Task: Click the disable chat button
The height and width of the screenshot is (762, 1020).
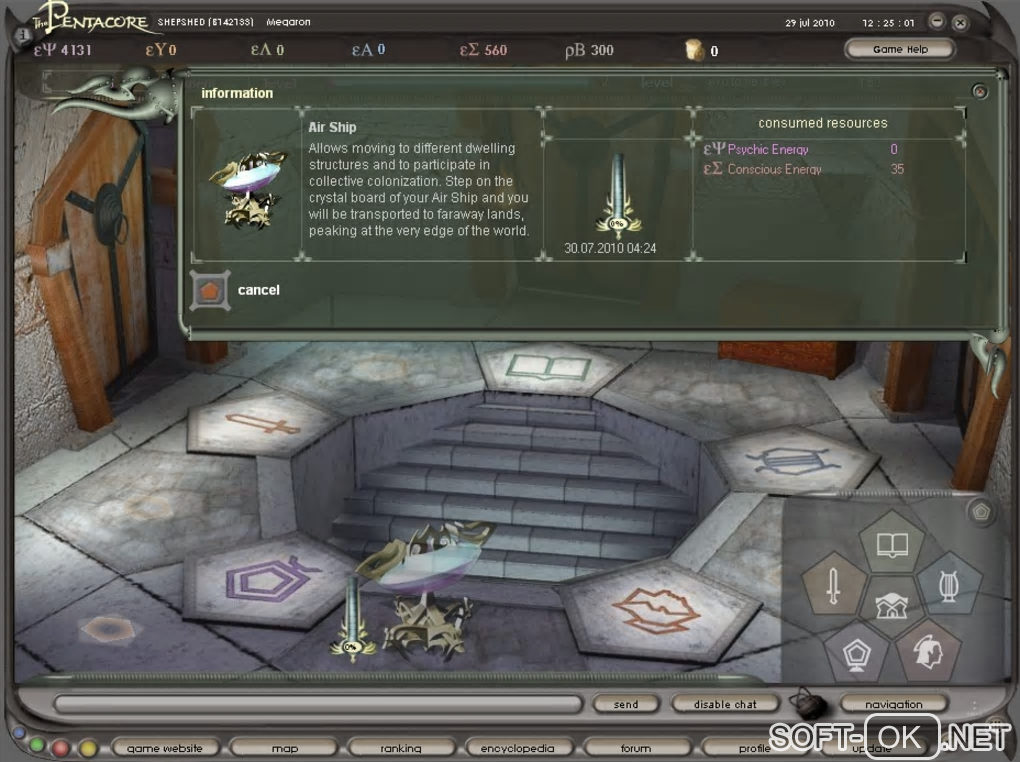Action: [x=725, y=704]
